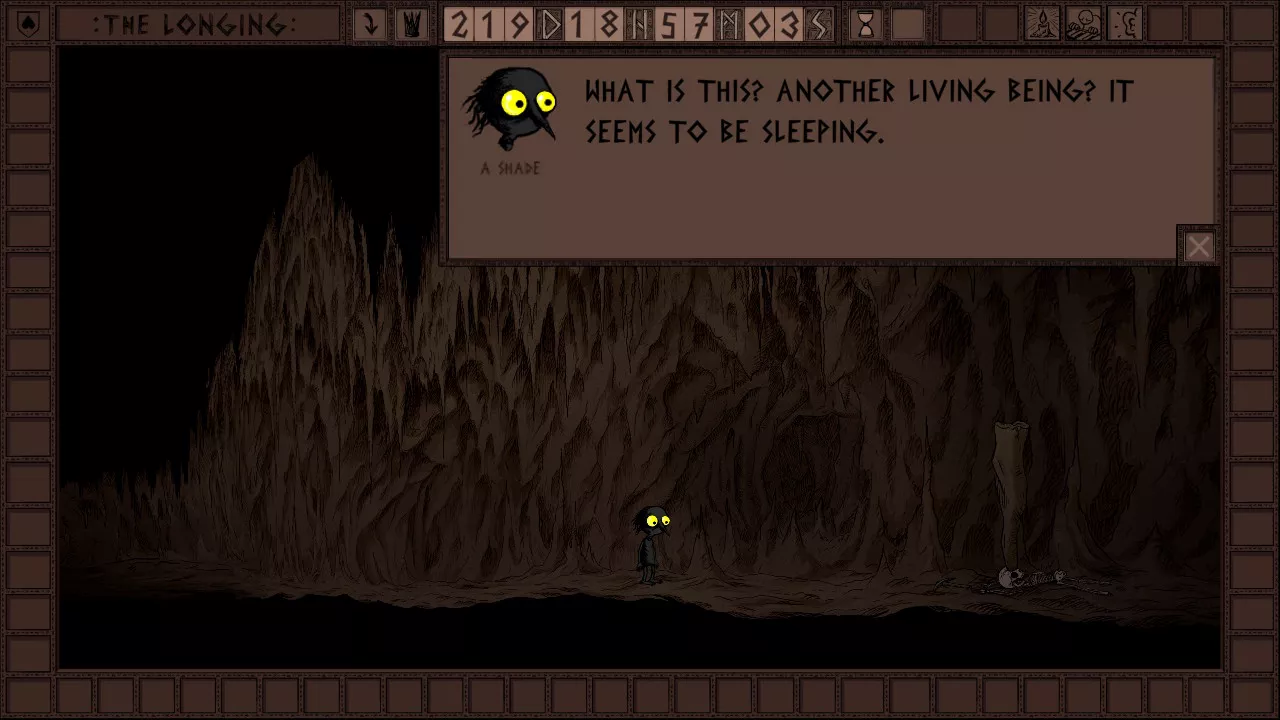The height and width of the screenshot is (720, 1280).
Task: Click The Longing title plate
Action: (x=197, y=25)
